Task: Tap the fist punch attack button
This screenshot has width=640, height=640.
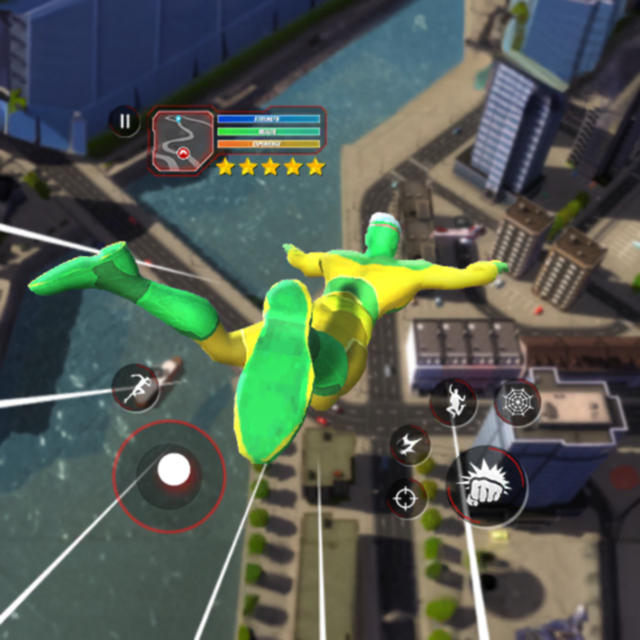Action: [x=486, y=487]
